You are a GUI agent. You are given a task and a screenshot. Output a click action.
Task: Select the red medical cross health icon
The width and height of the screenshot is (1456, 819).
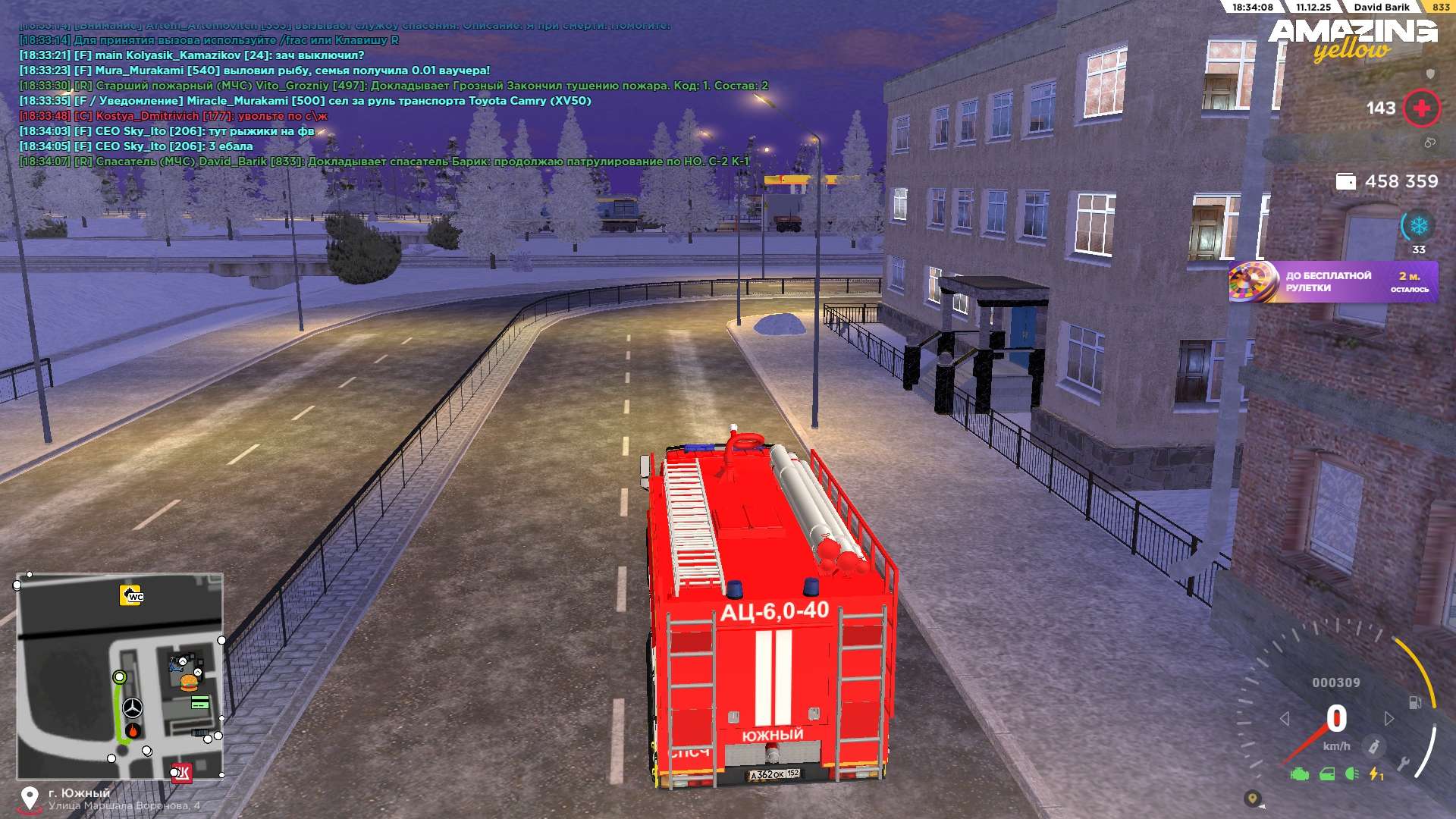[x=1421, y=108]
